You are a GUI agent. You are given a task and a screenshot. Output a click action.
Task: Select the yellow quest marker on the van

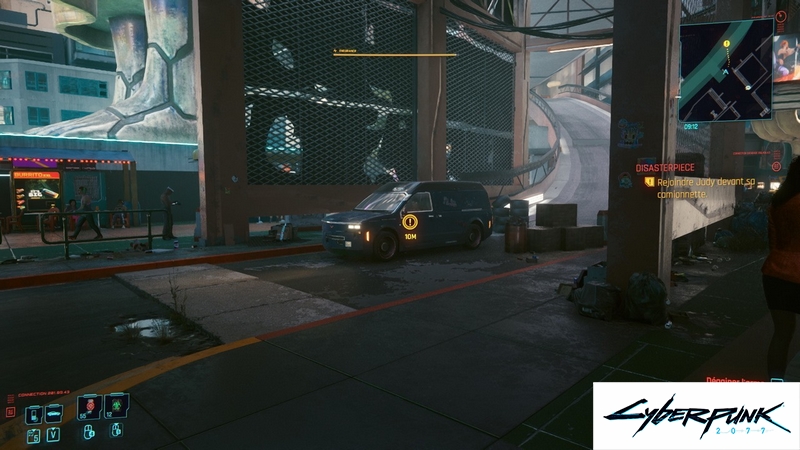tap(410, 222)
